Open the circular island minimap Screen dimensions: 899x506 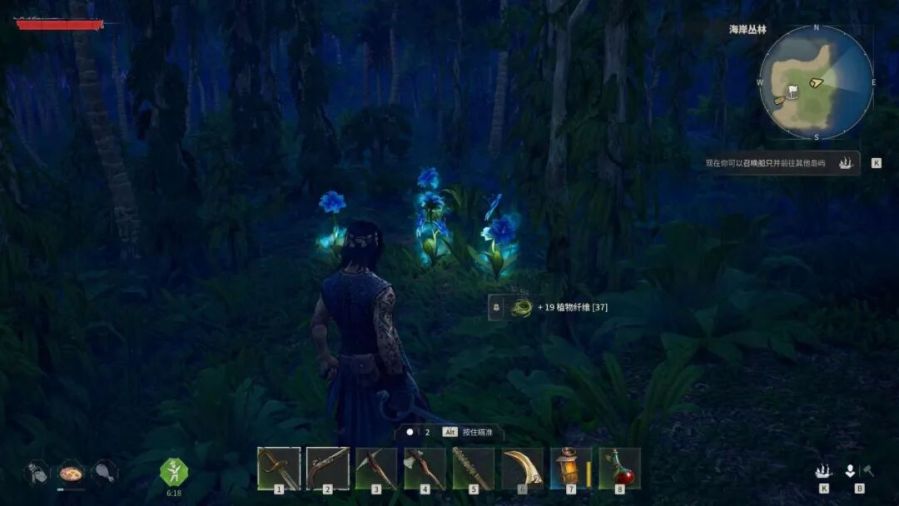point(816,84)
